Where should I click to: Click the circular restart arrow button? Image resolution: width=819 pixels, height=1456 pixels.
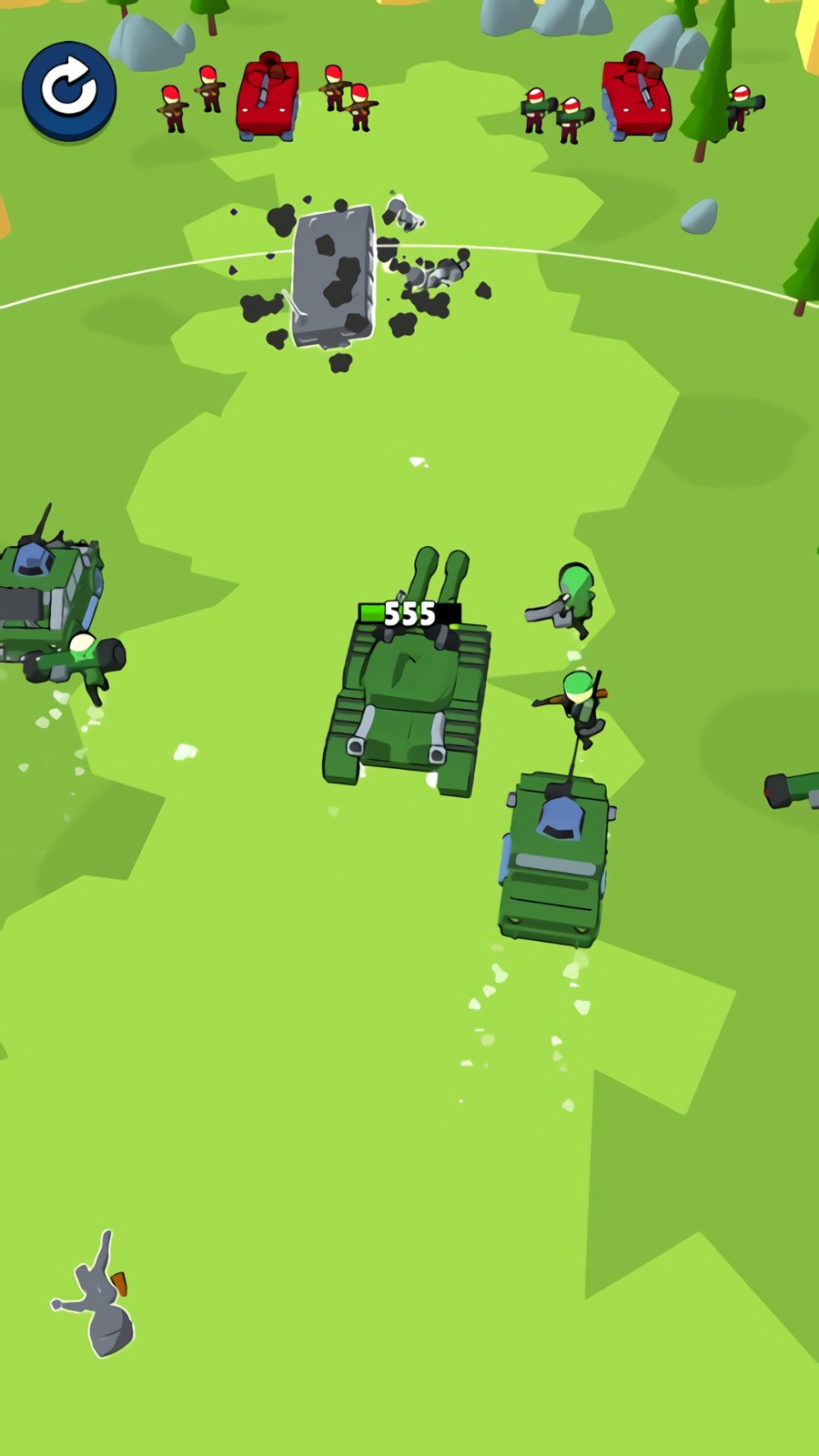tap(69, 89)
